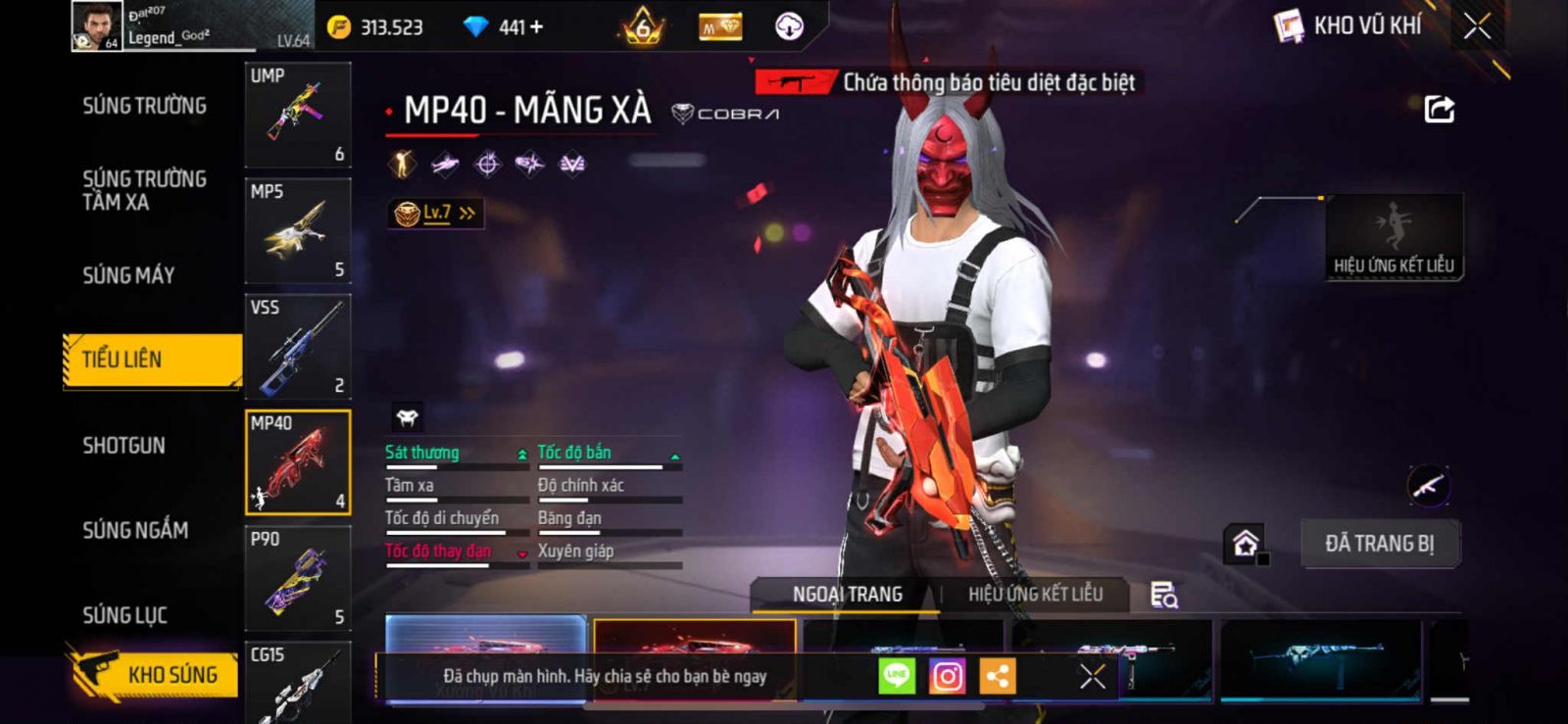
Task: Switch to Súng Máy category
Action: point(128,275)
